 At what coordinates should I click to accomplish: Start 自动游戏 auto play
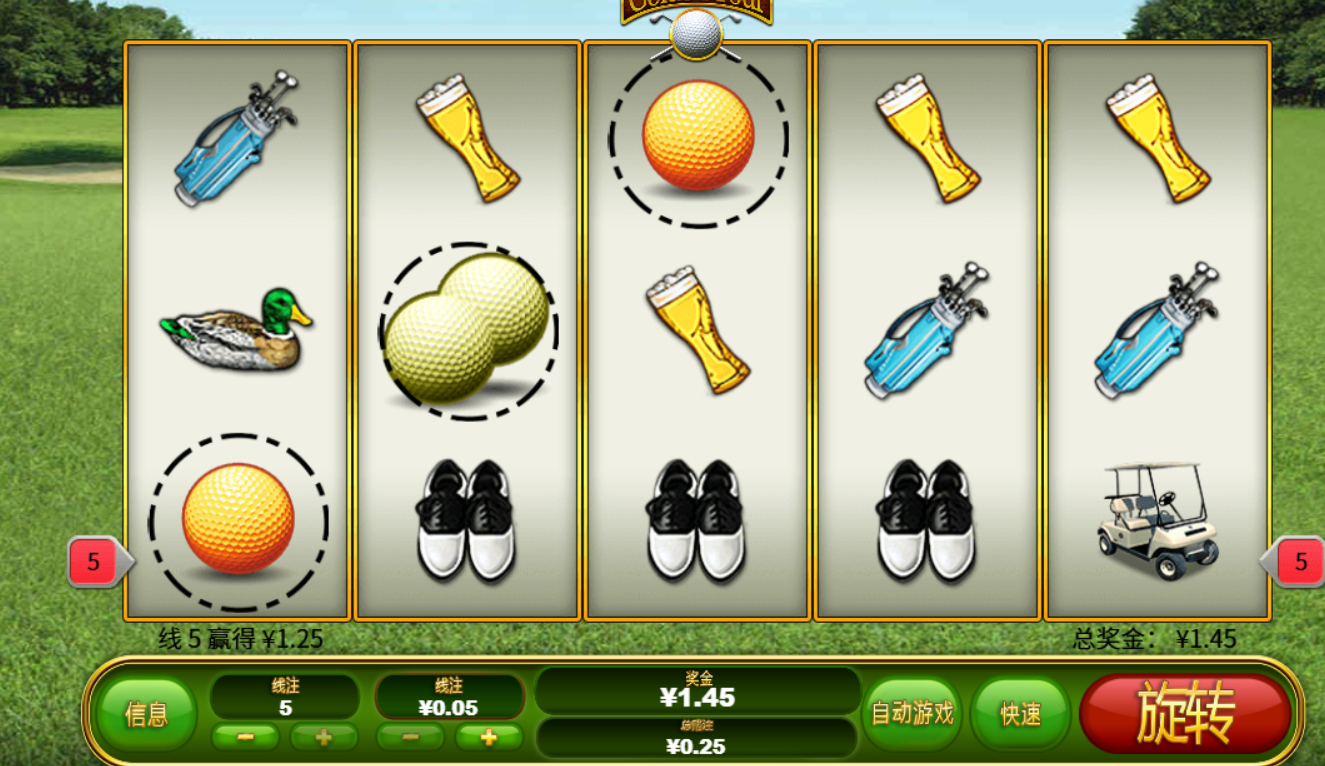[912, 714]
